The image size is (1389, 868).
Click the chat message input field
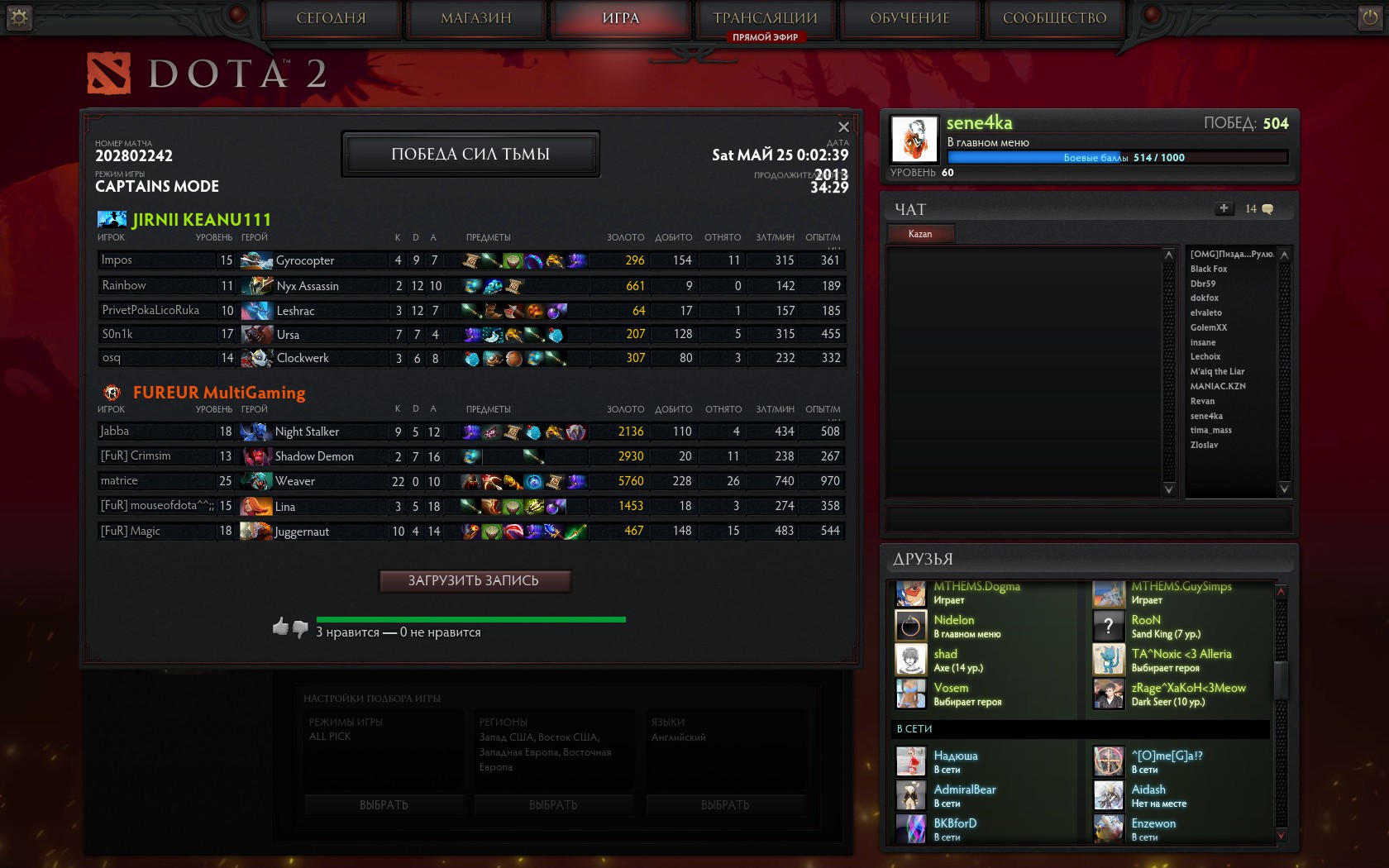pyautogui.click(x=1088, y=520)
